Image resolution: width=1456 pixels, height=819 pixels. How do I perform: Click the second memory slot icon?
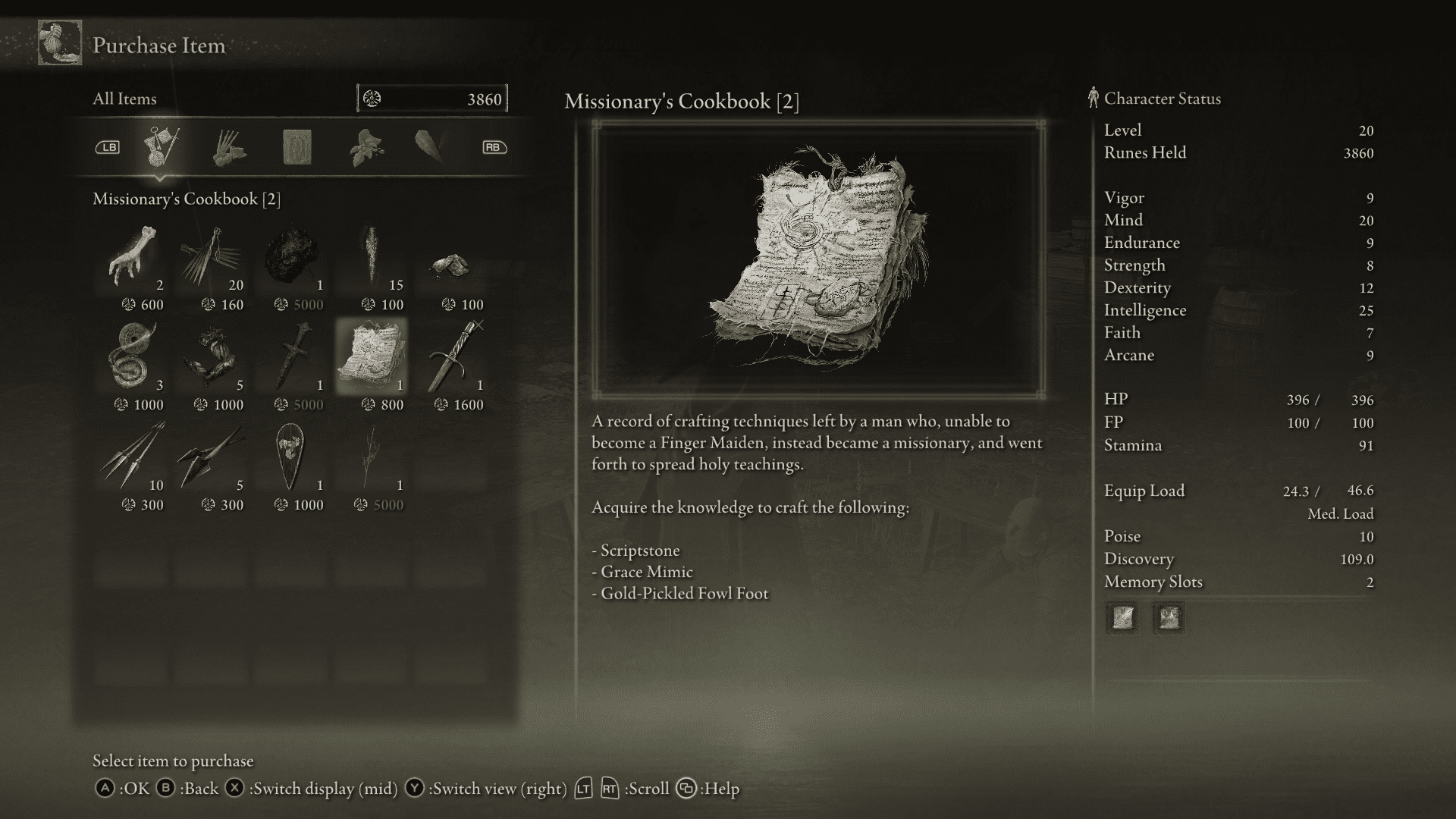(1168, 618)
